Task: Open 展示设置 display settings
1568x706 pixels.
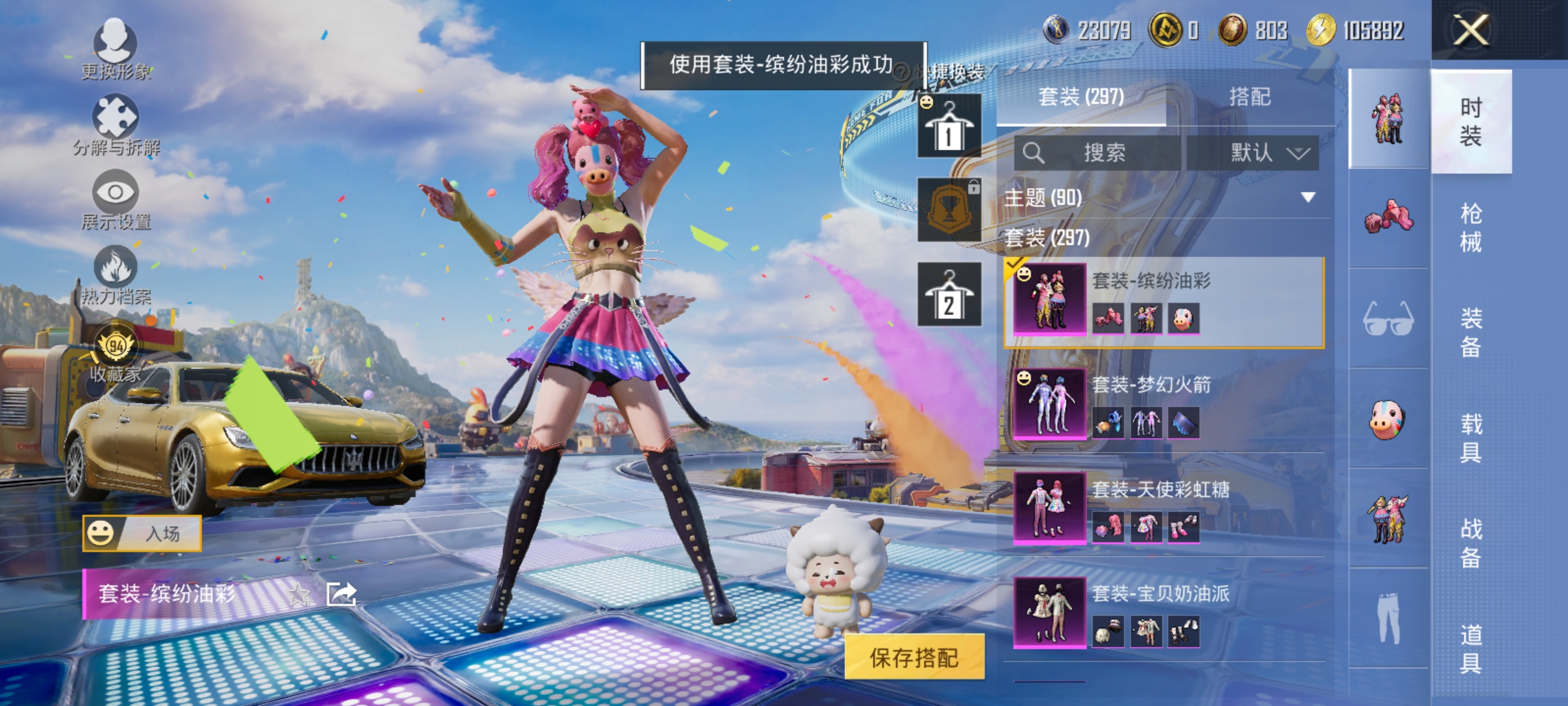Action: [116, 203]
